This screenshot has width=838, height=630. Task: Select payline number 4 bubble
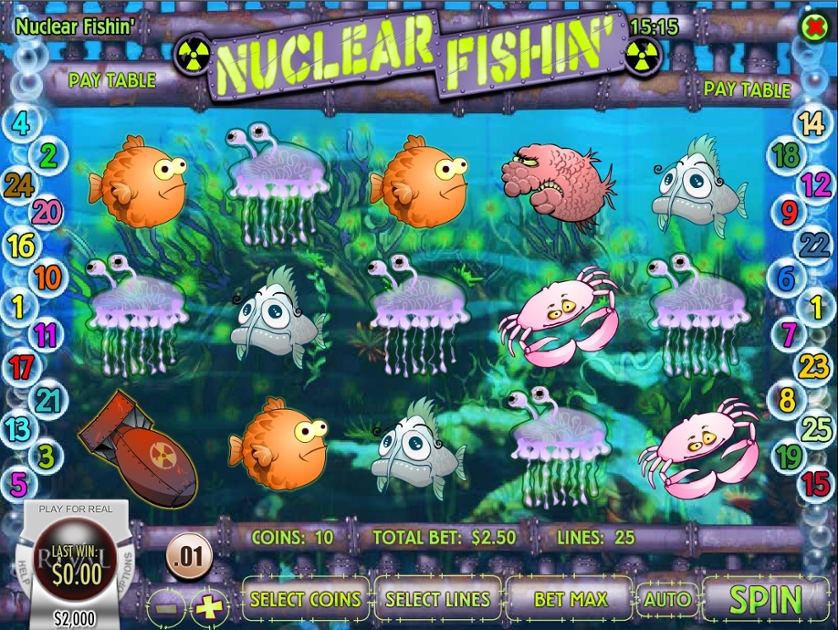[20, 125]
